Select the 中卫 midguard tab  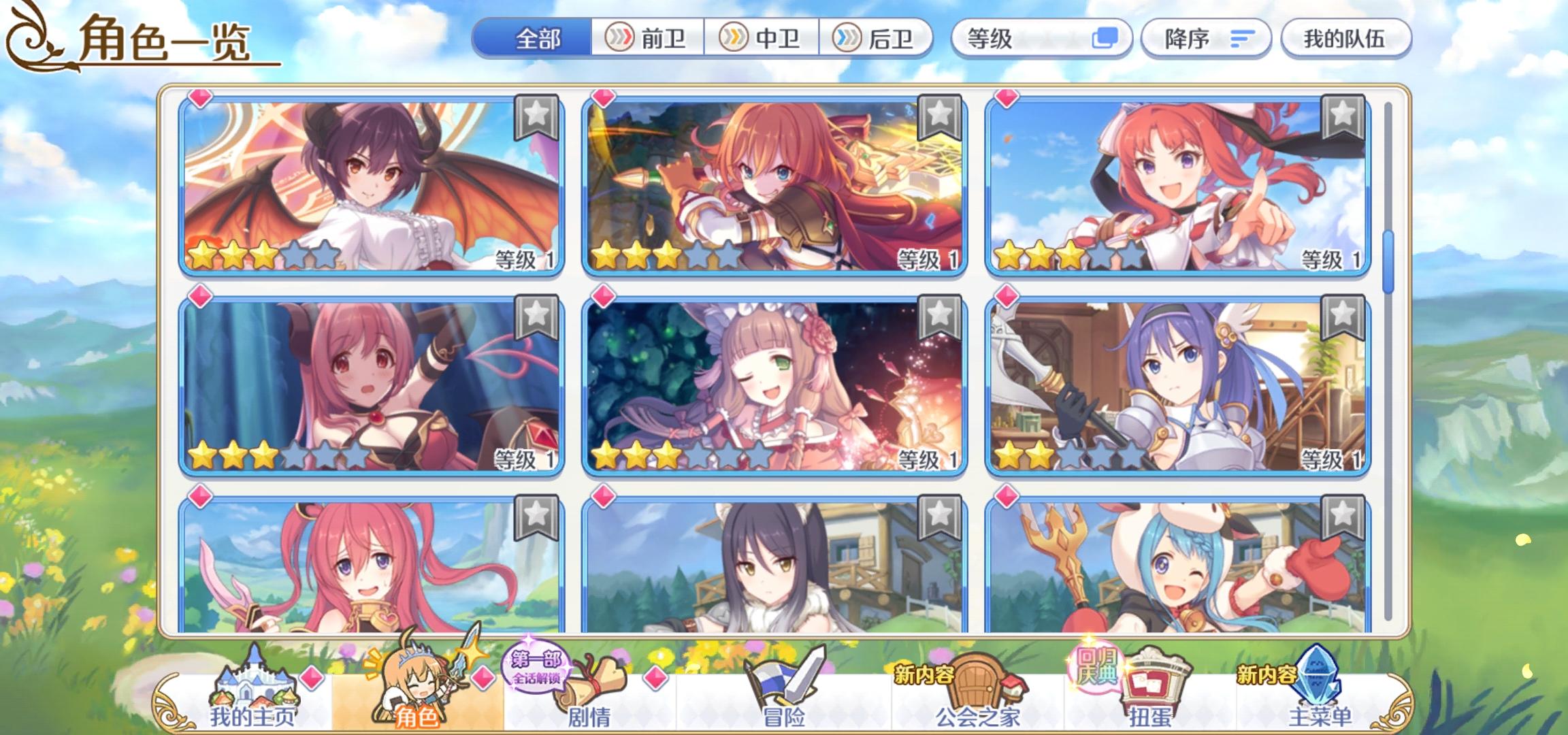point(762,39)
